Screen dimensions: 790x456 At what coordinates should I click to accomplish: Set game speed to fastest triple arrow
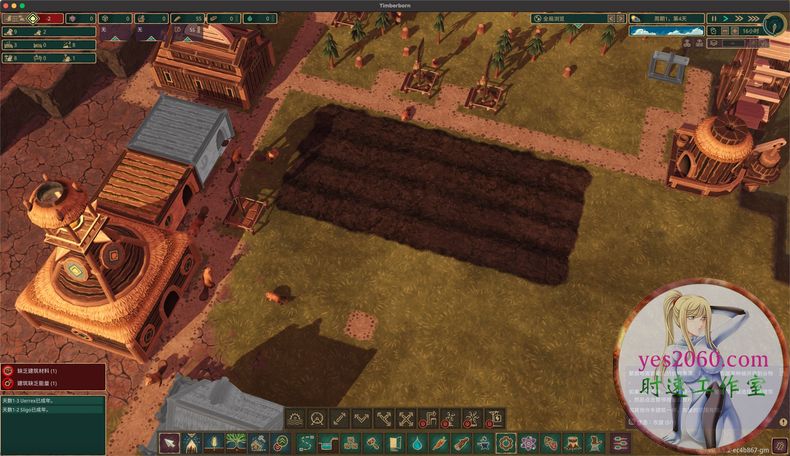[751, 18]
